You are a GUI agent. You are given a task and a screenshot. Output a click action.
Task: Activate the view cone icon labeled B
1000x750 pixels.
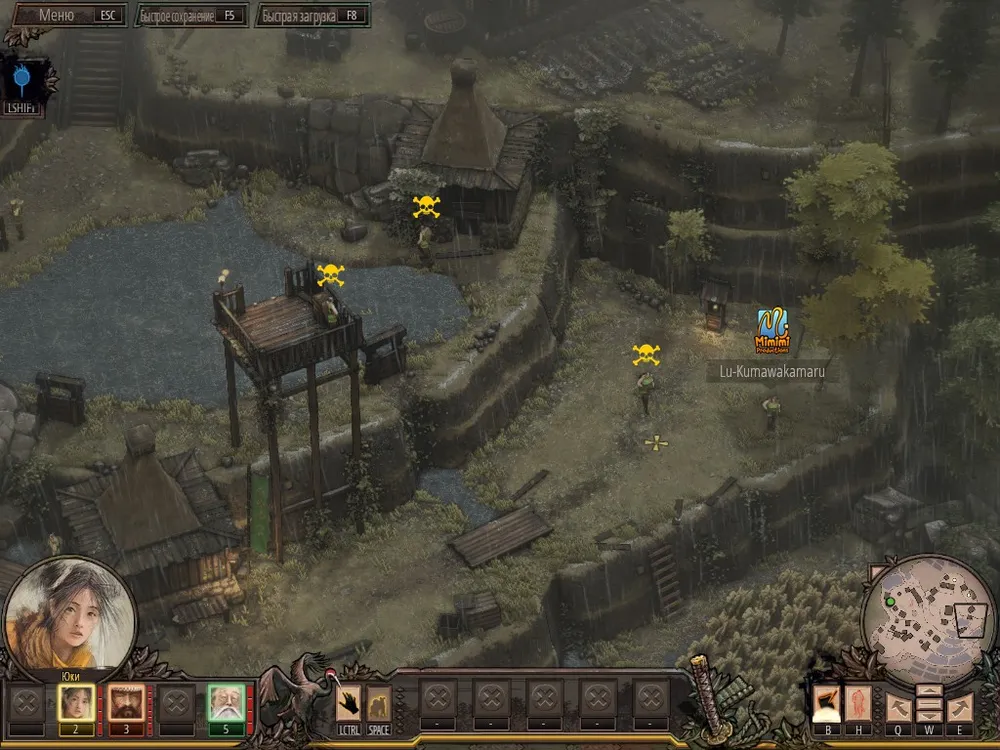click(x=826, y=705)
